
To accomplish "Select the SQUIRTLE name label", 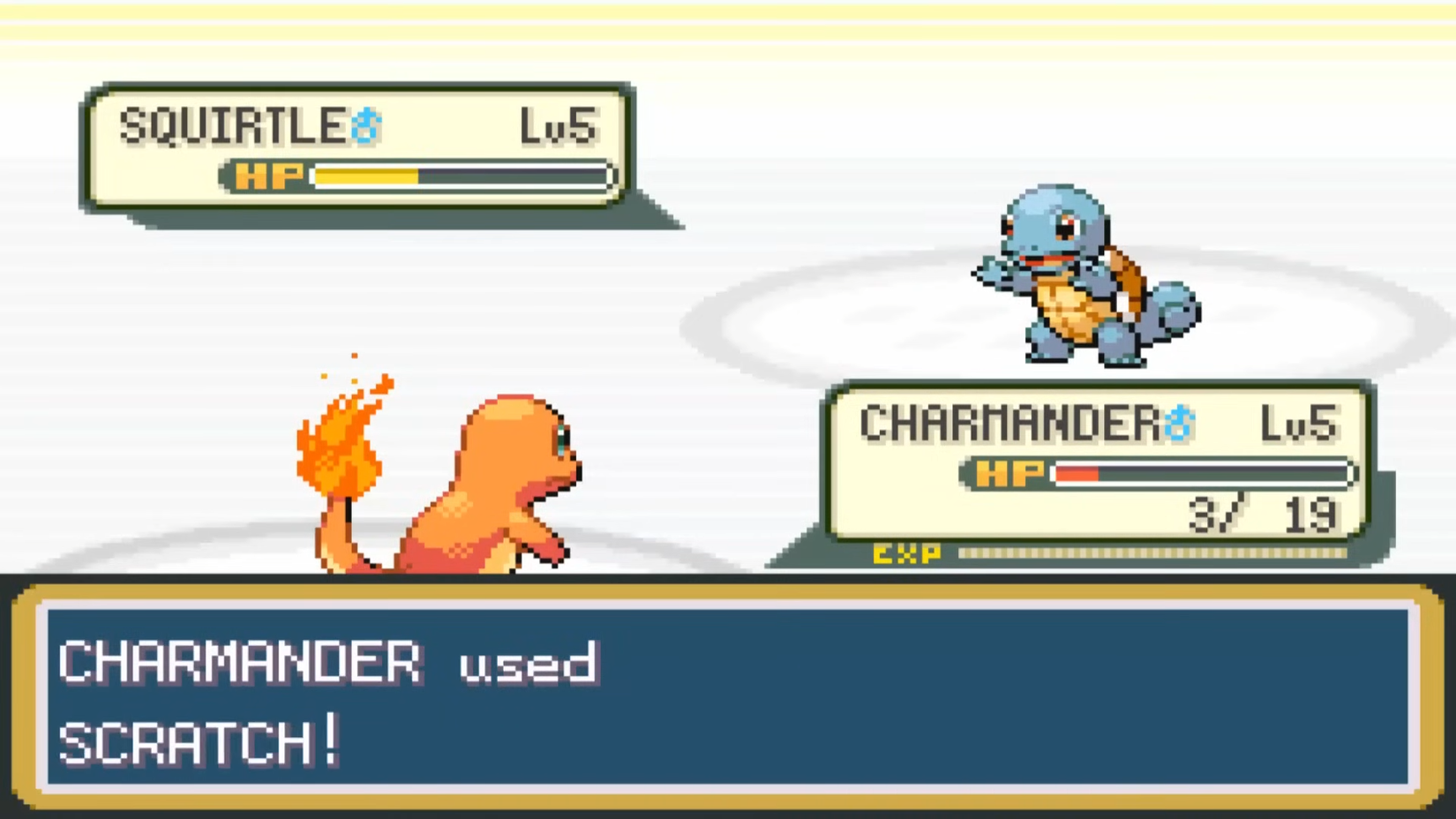I will (x=234, y=124).
